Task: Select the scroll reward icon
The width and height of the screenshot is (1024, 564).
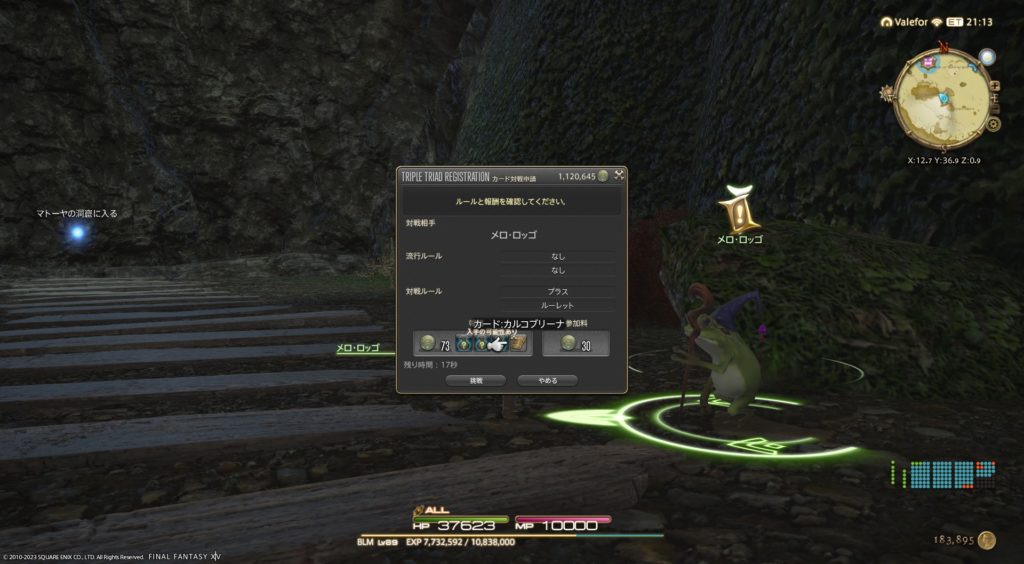Action: pos(519,344)
